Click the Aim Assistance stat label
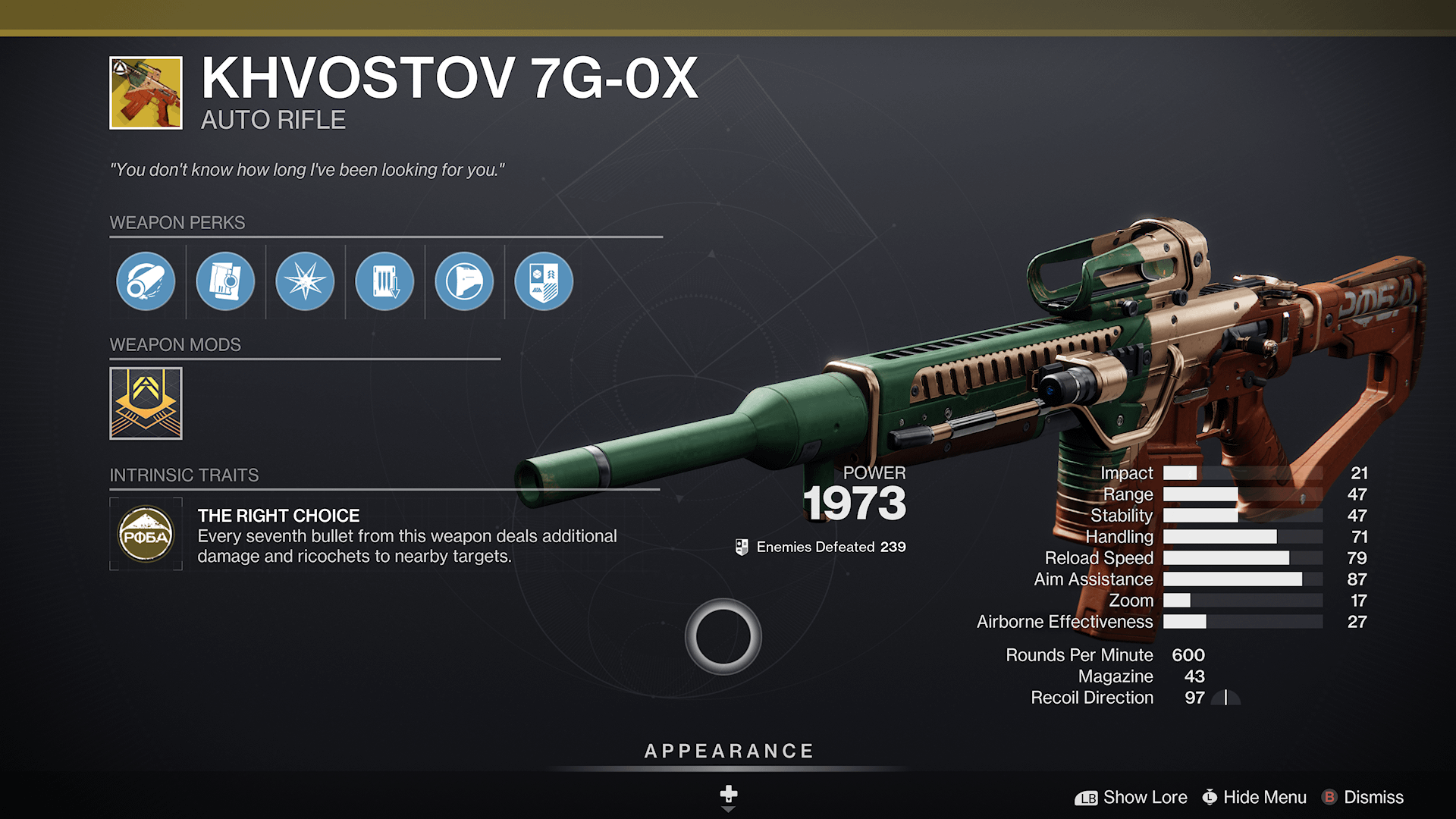The height and width of the screenshot is (819, 1456). pos(1094,579)
